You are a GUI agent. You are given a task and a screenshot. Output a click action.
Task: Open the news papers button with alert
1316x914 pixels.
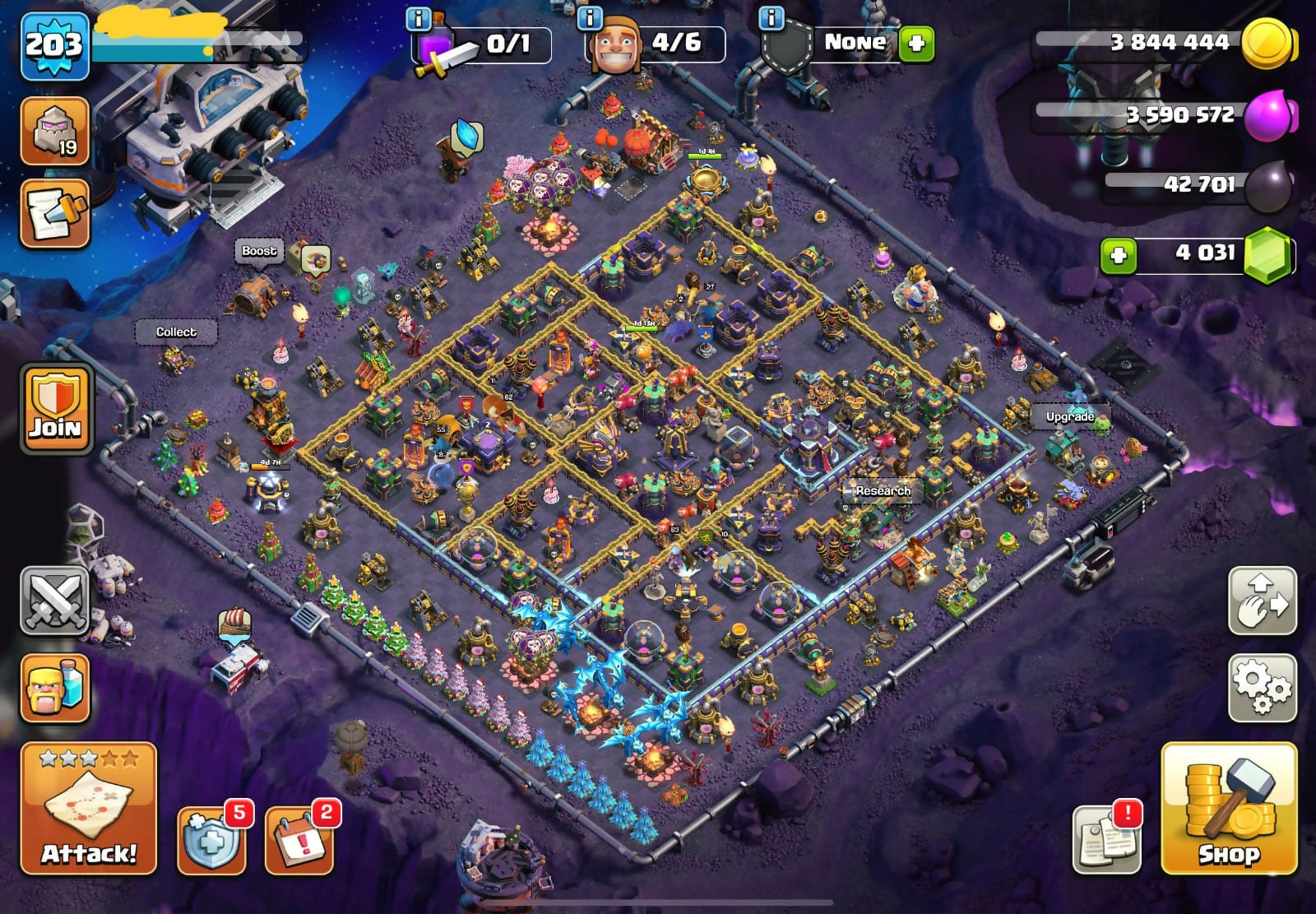click(1107, 839)
